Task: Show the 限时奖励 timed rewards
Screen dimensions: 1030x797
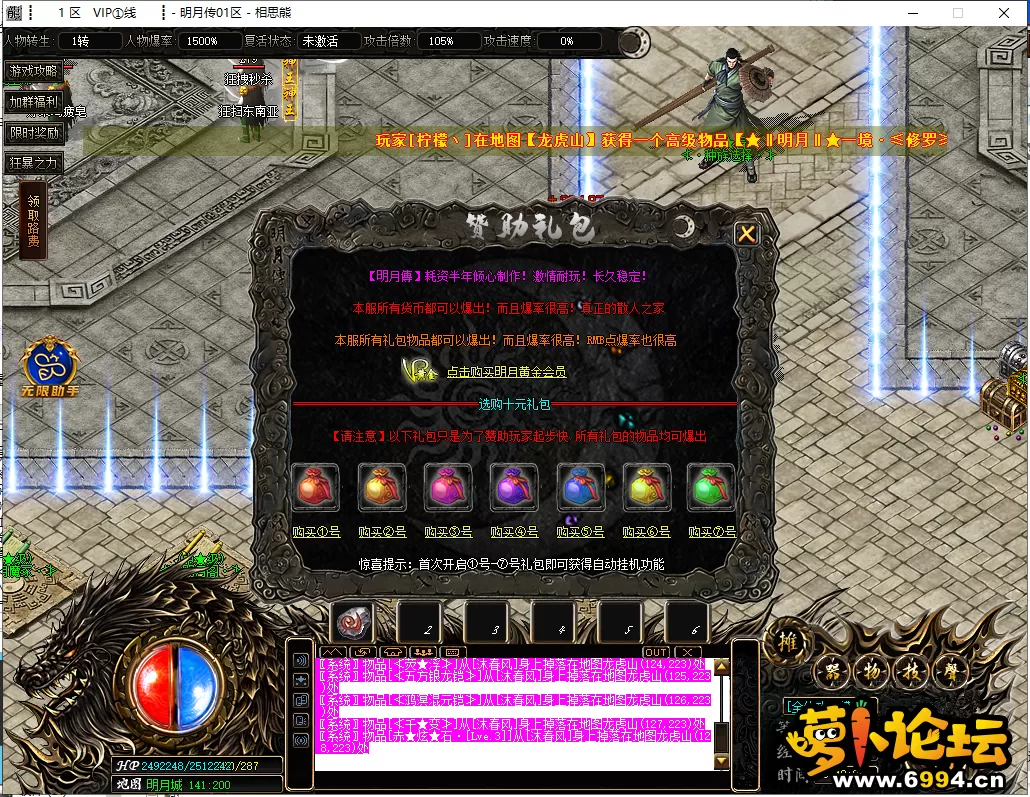Action: 34,132
